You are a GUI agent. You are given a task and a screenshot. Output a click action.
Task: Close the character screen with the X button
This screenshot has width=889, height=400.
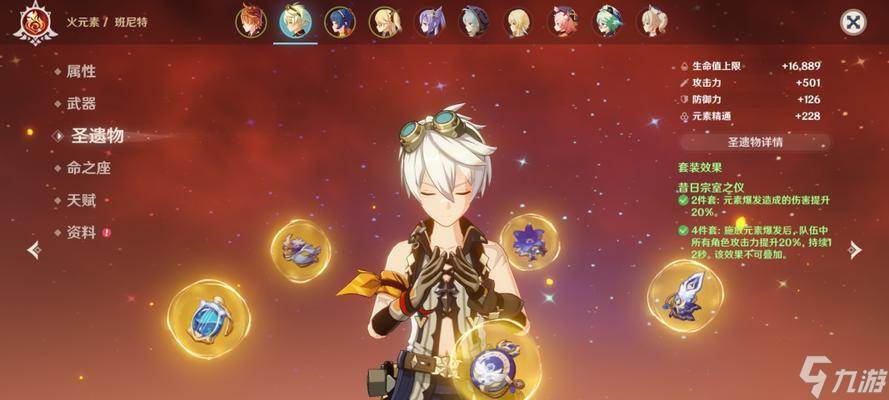[x=852, y=22]
